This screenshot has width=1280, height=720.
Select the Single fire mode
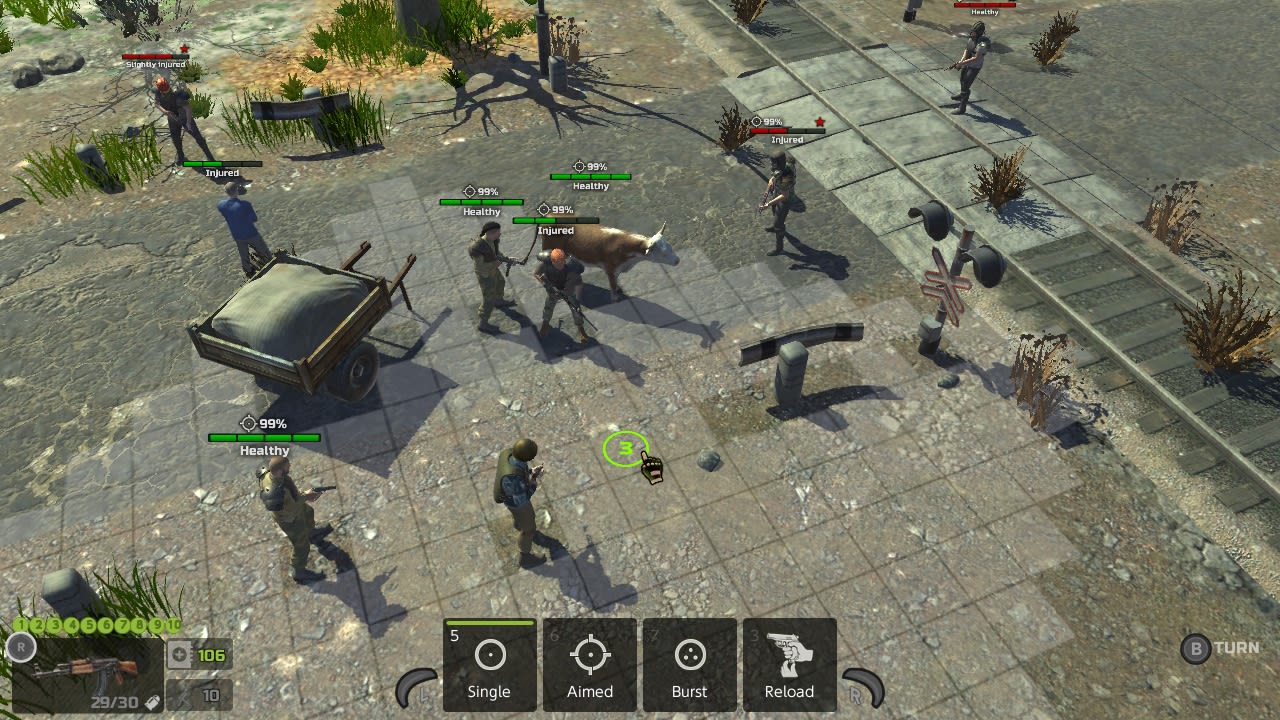pos(489,665)
